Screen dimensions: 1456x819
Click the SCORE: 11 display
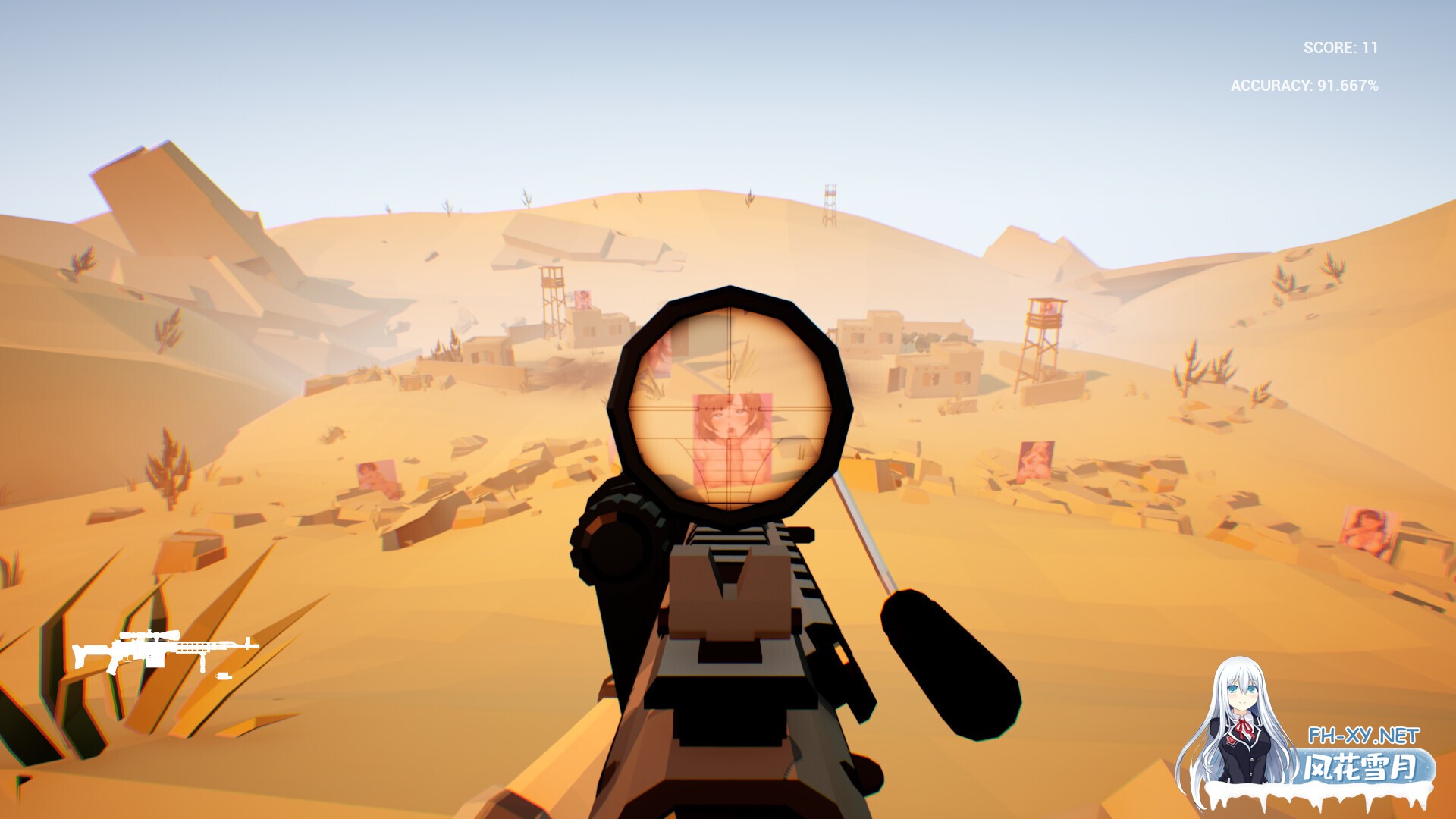(x=1339, y=47)
